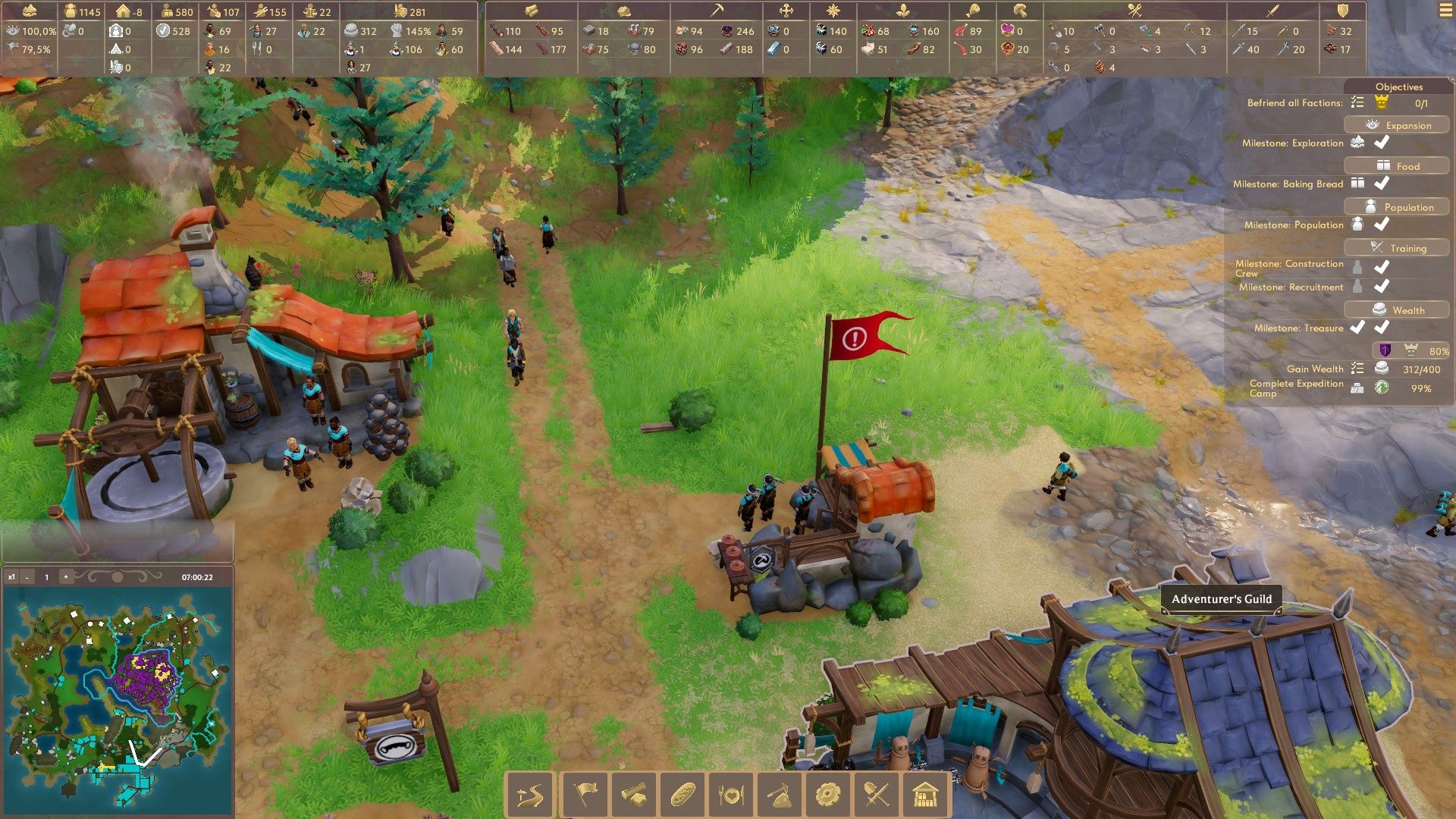
Task: Open the gear production build category
Action: (x=828, y=795)
